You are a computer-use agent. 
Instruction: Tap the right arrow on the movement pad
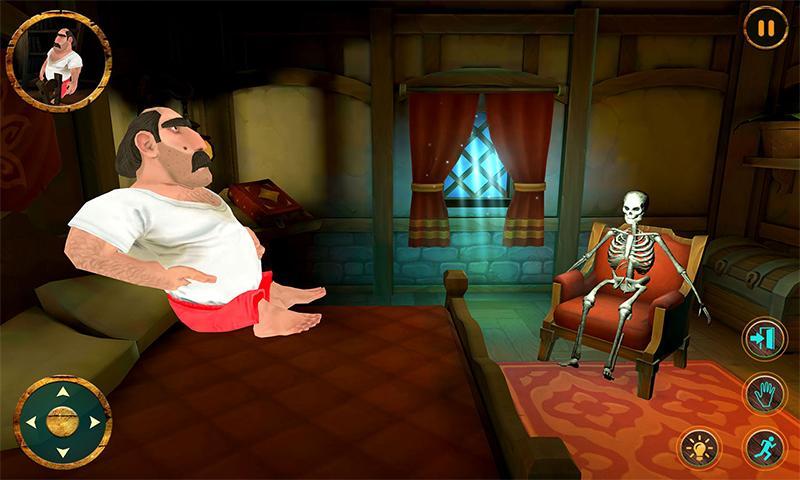pos(94,422)
